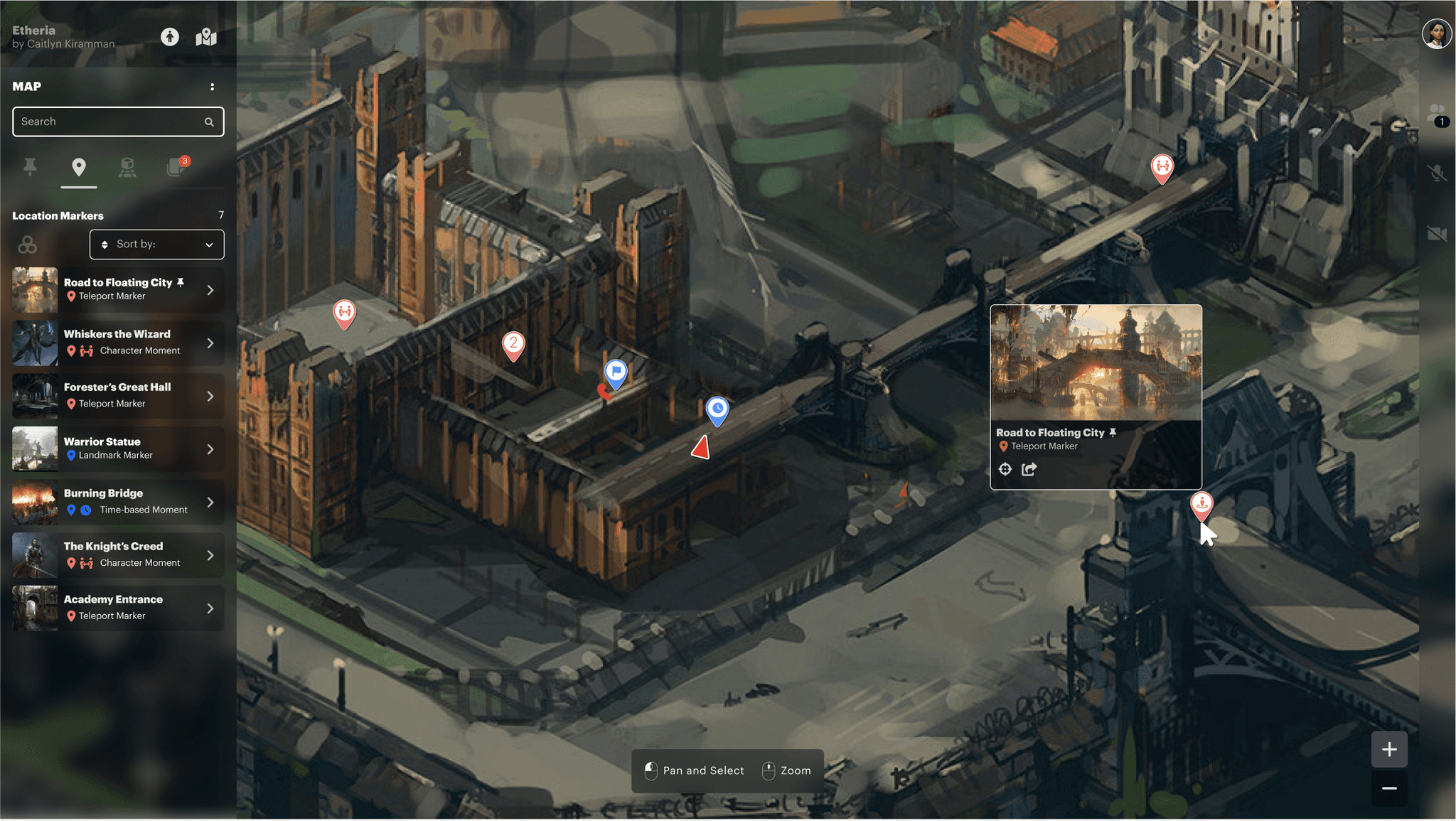The image size is (1456, 821).
Task: Zoom out with the minus button
Action: coord(1389,788)
